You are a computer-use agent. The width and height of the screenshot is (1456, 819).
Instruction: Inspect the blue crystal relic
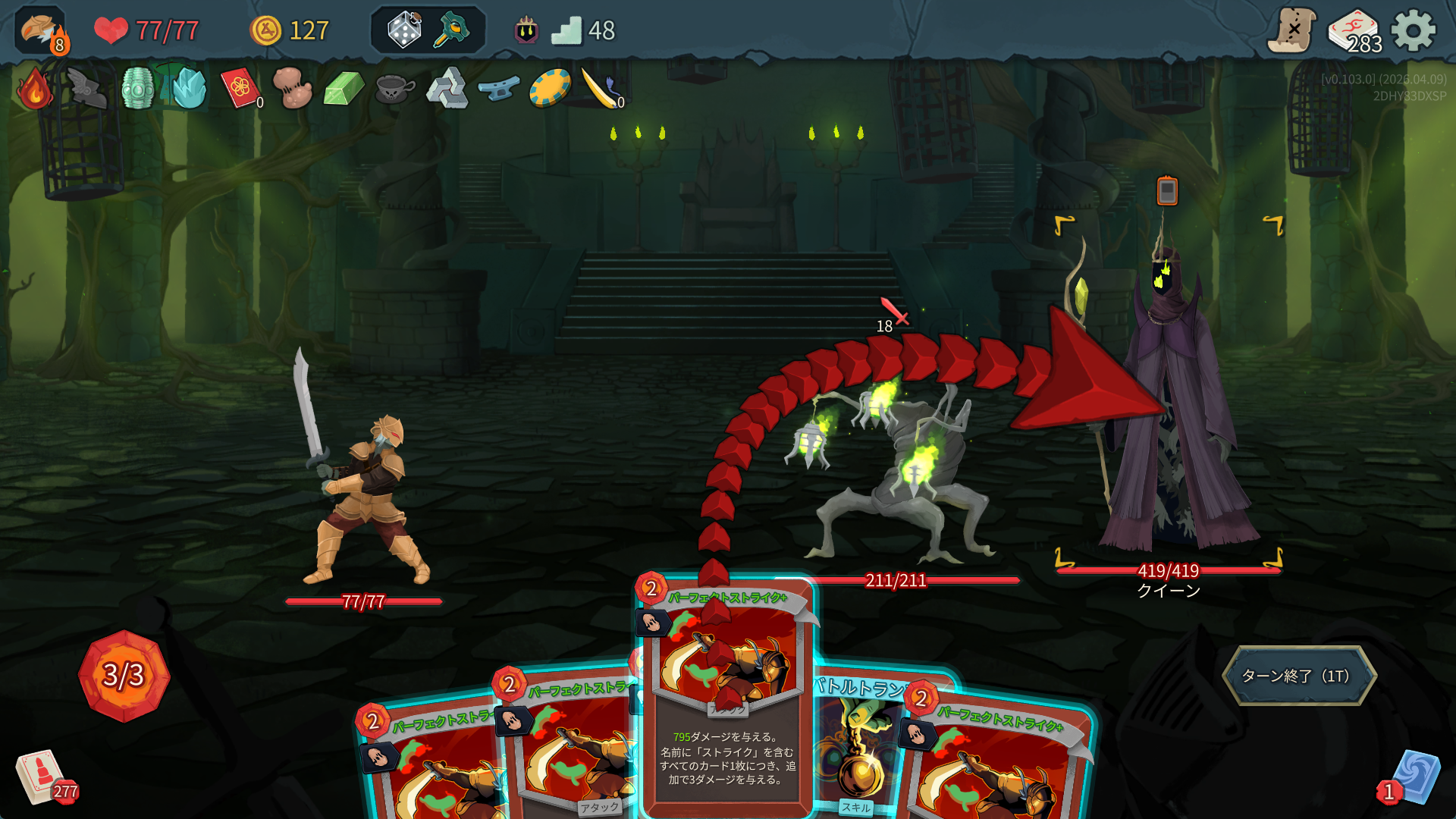tap(190, 89)
